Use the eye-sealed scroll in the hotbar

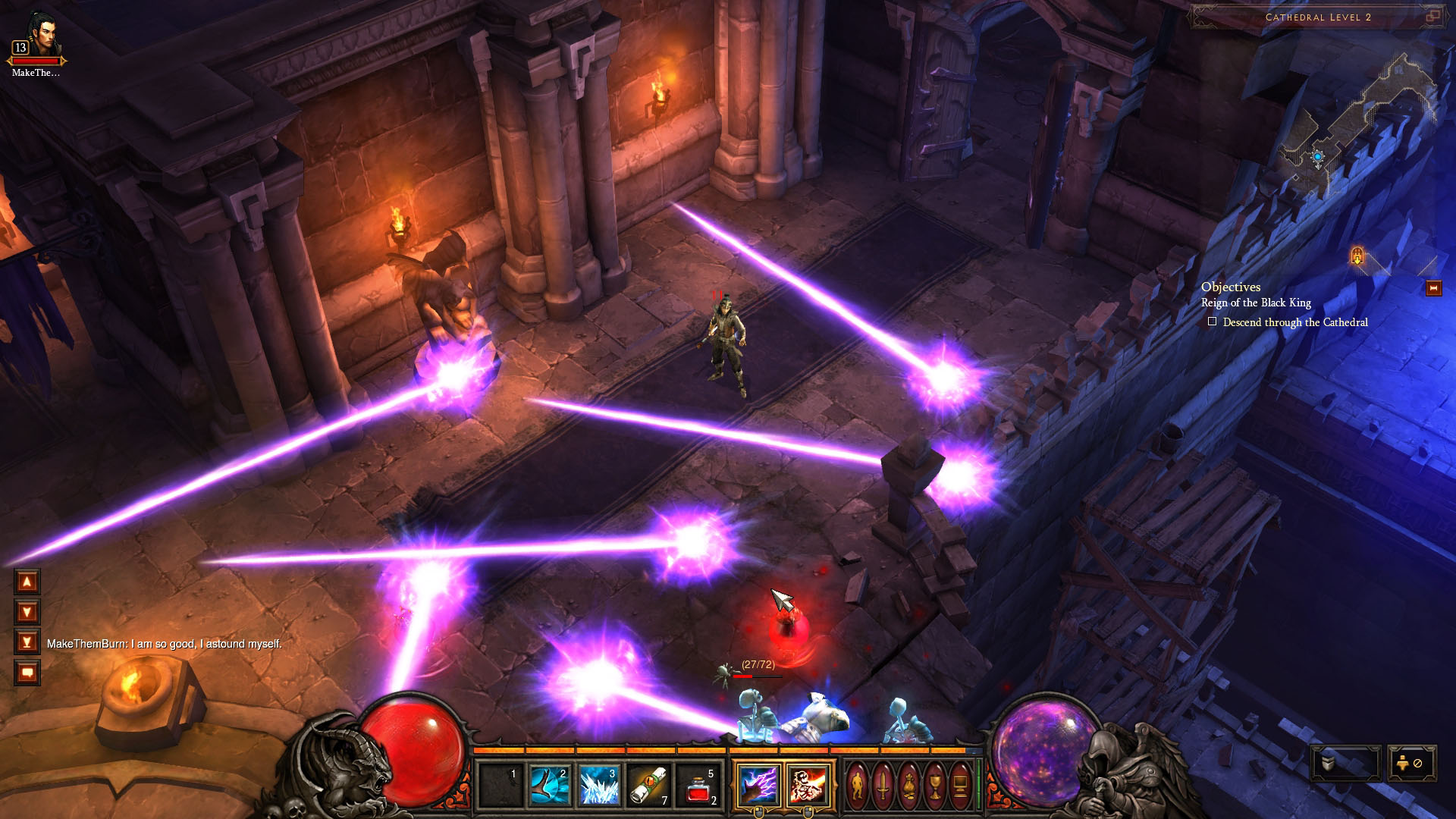[648, 786]
